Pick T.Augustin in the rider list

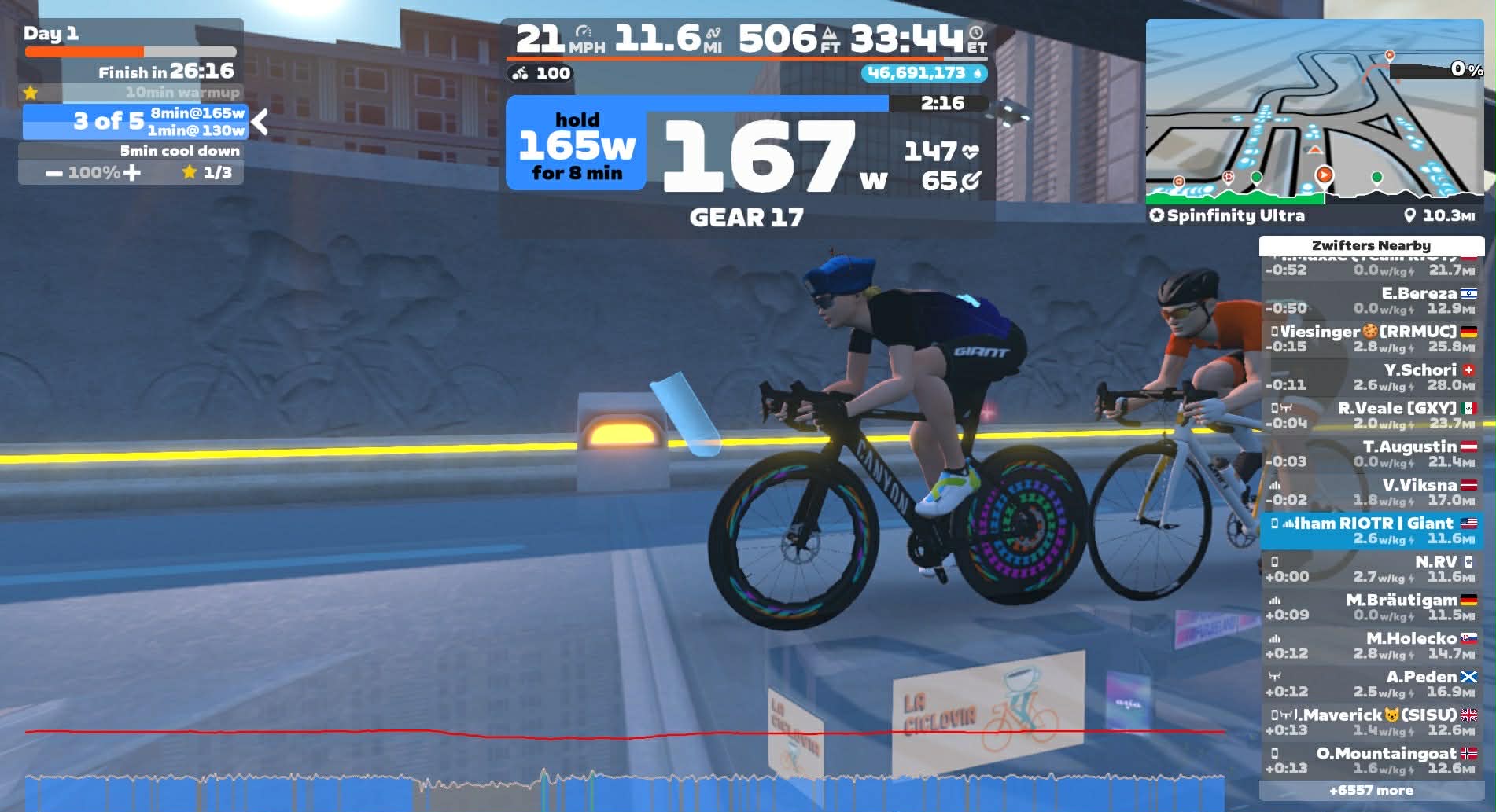point(1371,454)
